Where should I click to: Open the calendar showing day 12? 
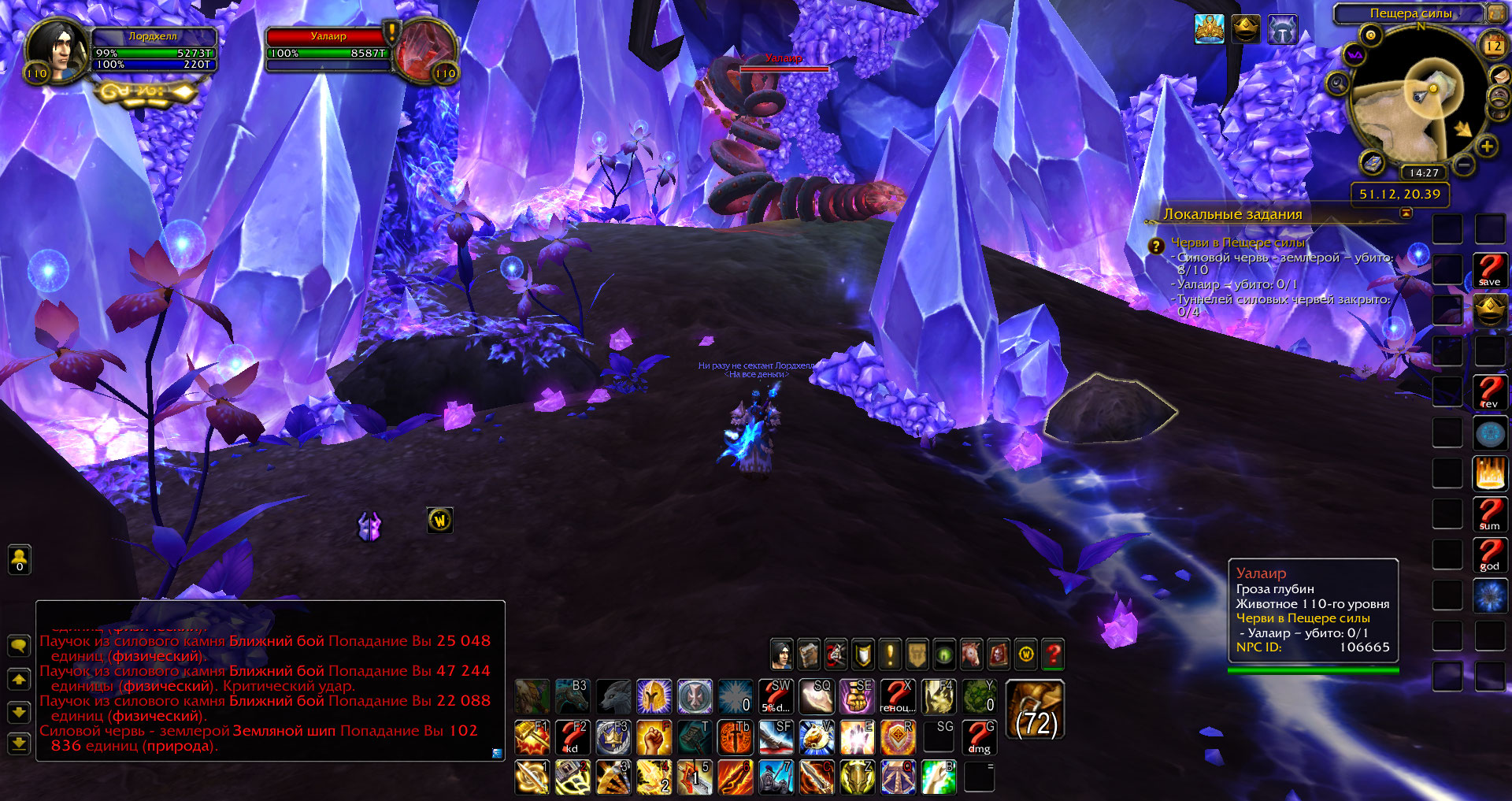coord(1494,45)
